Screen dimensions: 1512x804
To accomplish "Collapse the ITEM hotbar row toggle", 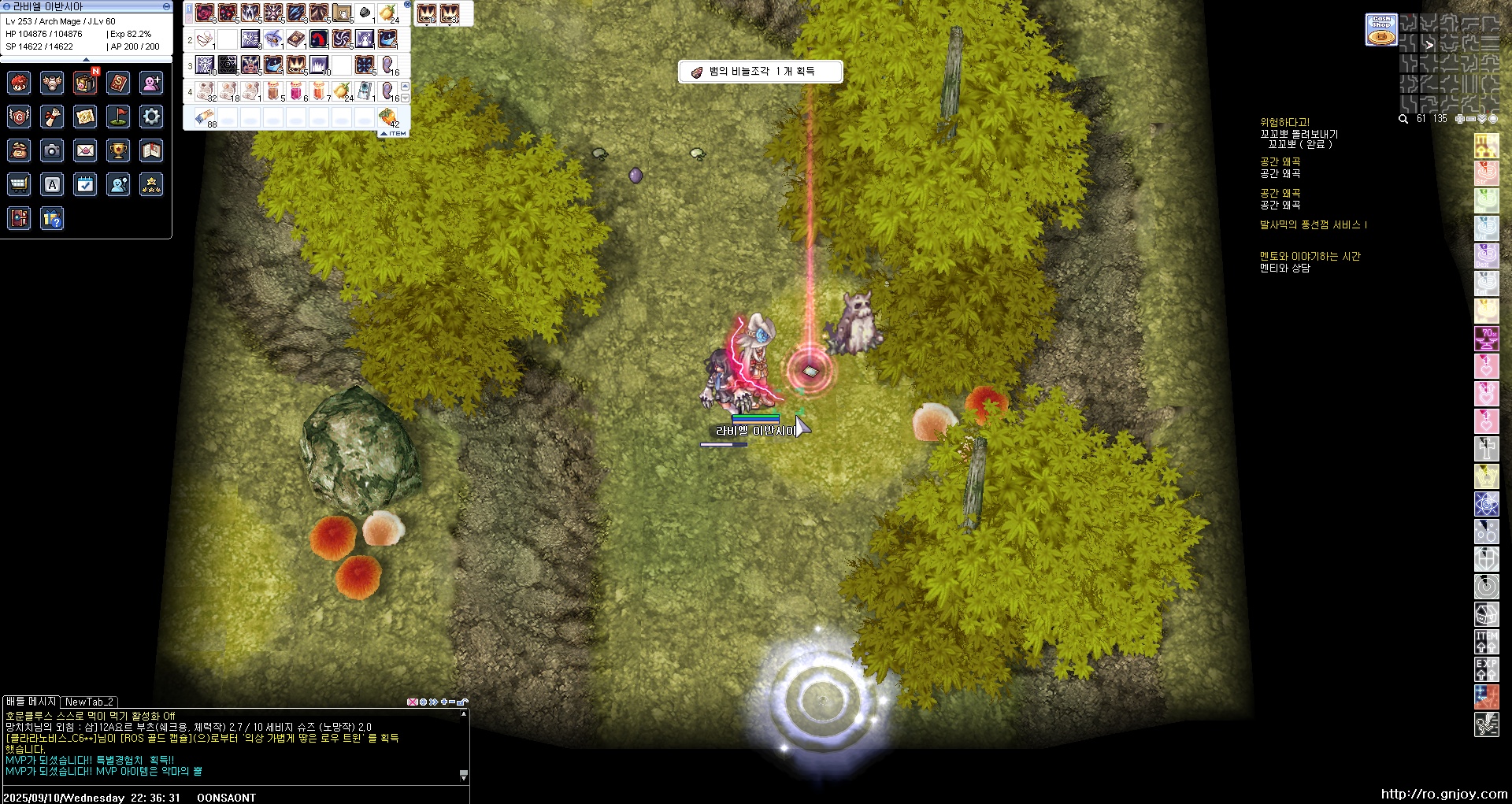I will pos(394,134).
